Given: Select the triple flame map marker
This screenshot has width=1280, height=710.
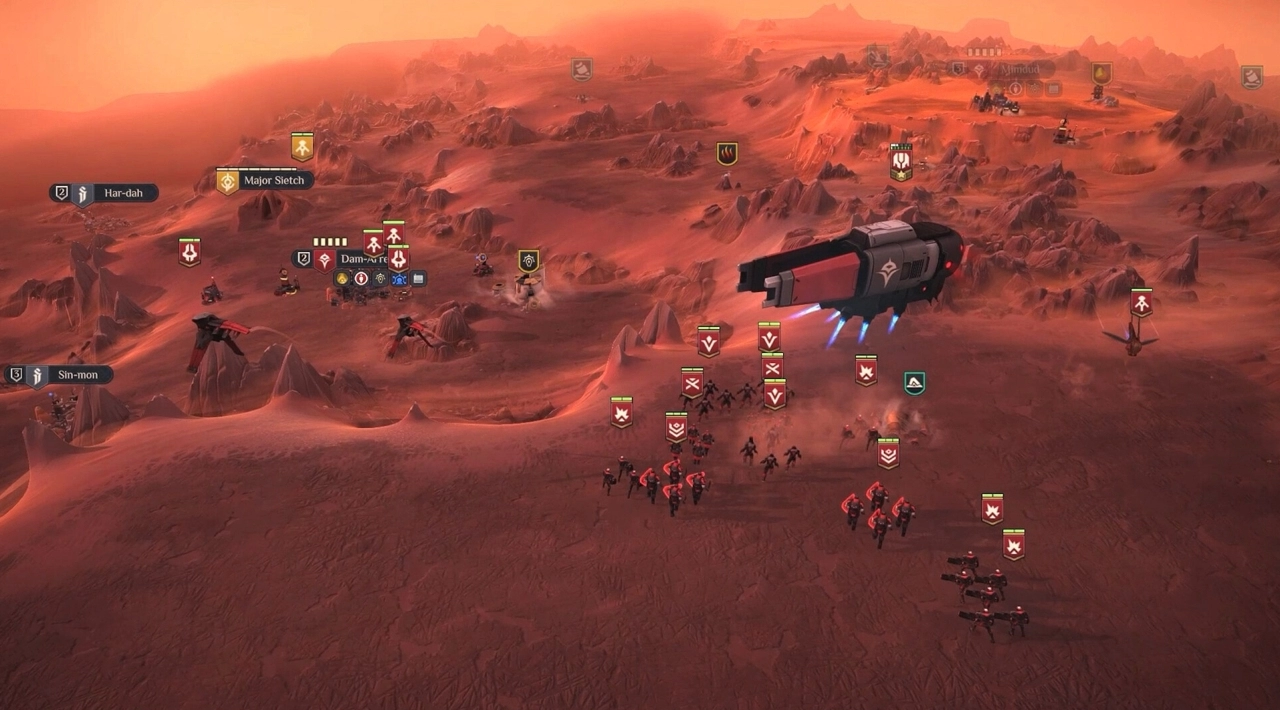Looking at the screenshot, I should 727,154.
